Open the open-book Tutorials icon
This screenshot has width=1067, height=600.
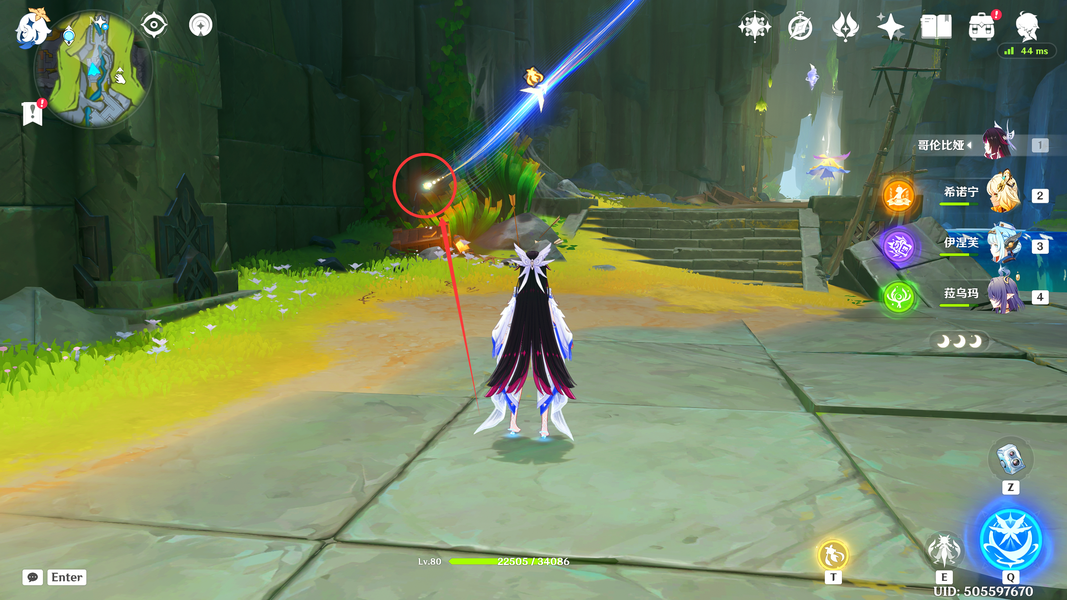[936, 27]
